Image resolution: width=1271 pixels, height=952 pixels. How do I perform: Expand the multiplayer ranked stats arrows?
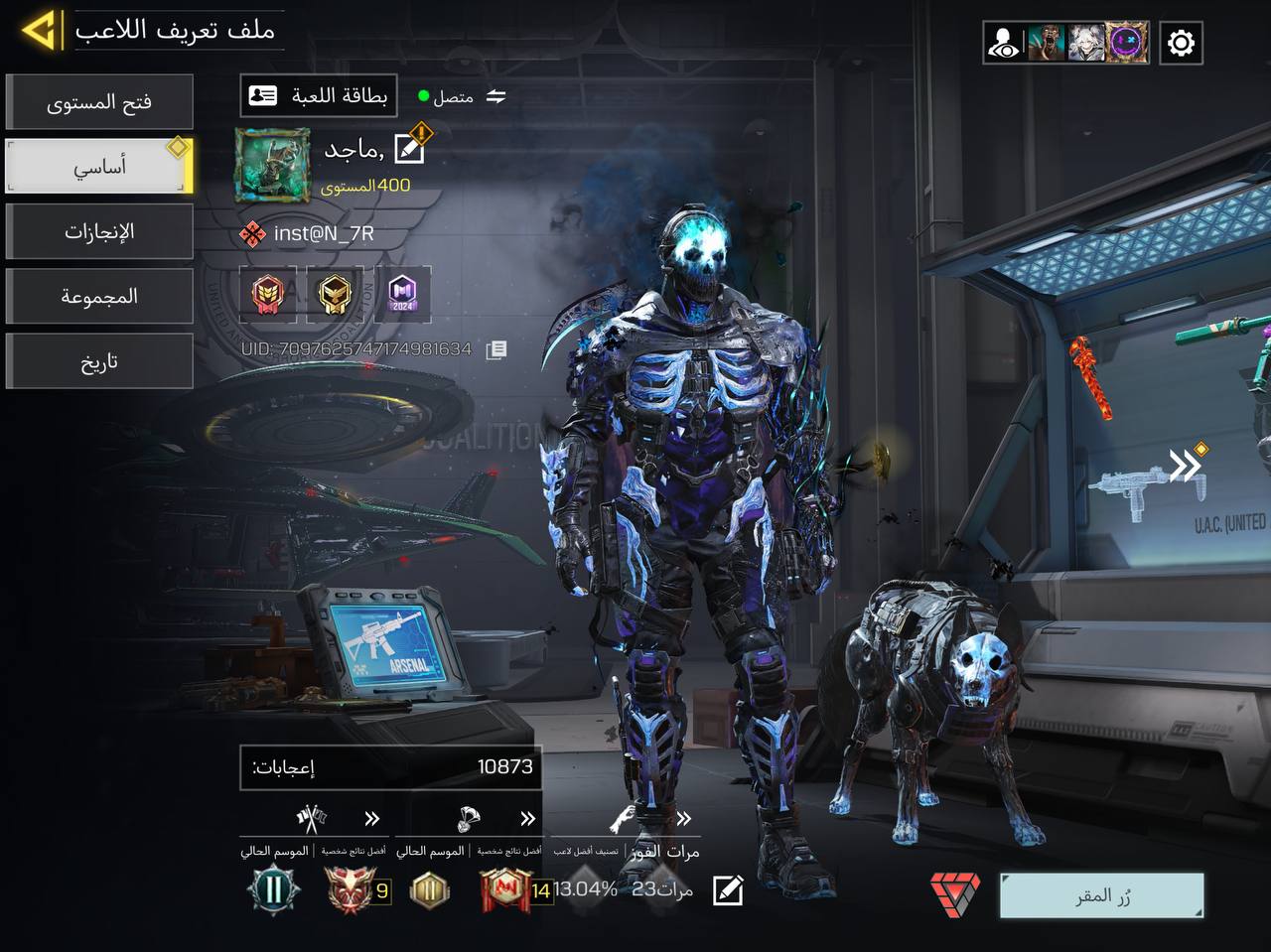click(x=372, y=819)
